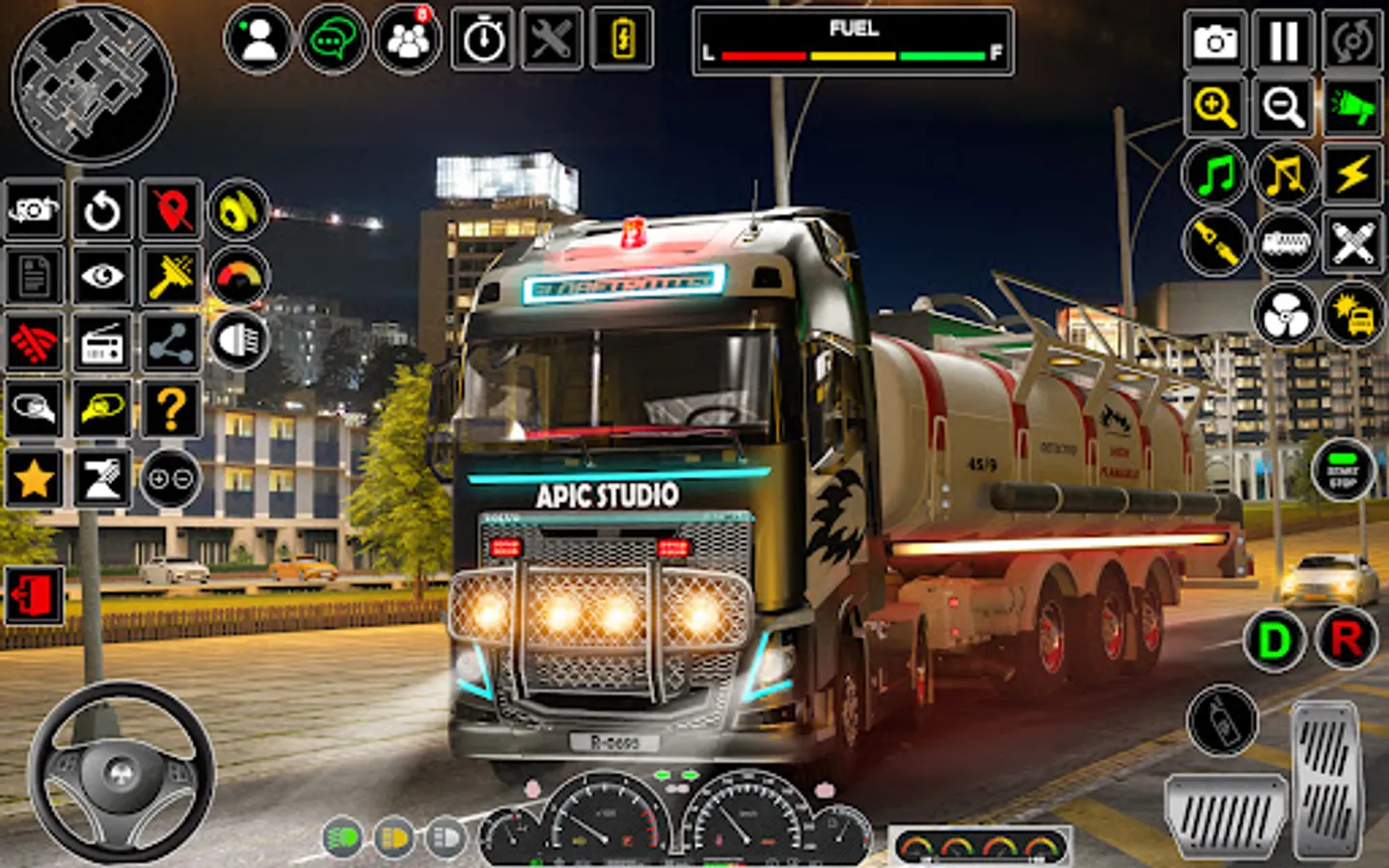Image resolution: width=1389 pixels, height=868 pixels.
Task: Open the stopwatch timer icon
Action: click(482, 40)
